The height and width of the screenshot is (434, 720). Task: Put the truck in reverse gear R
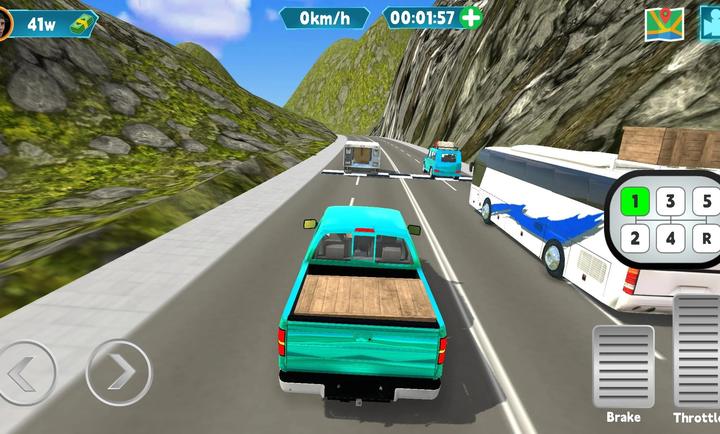[707, 238]
